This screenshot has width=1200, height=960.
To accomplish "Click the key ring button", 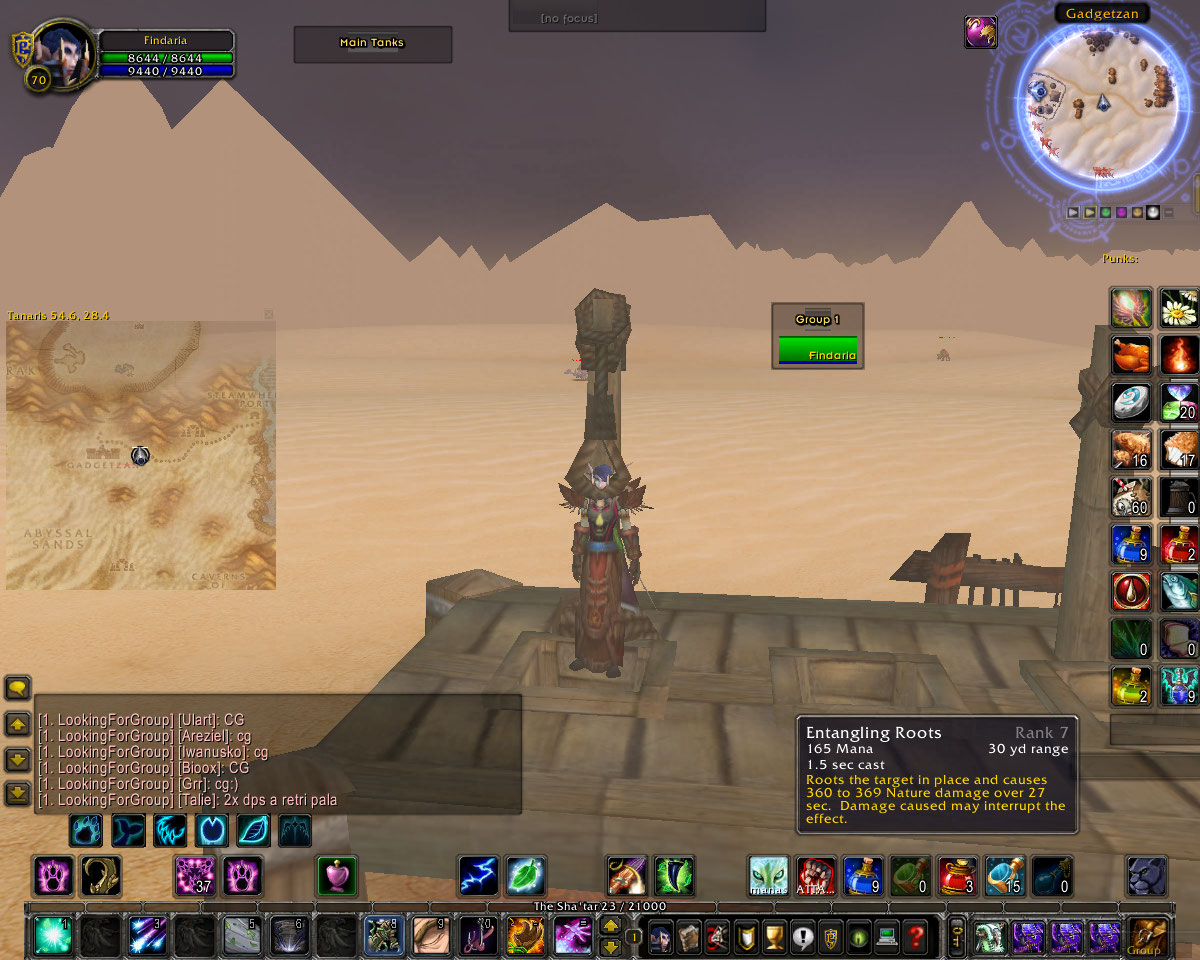I will 956,938.
